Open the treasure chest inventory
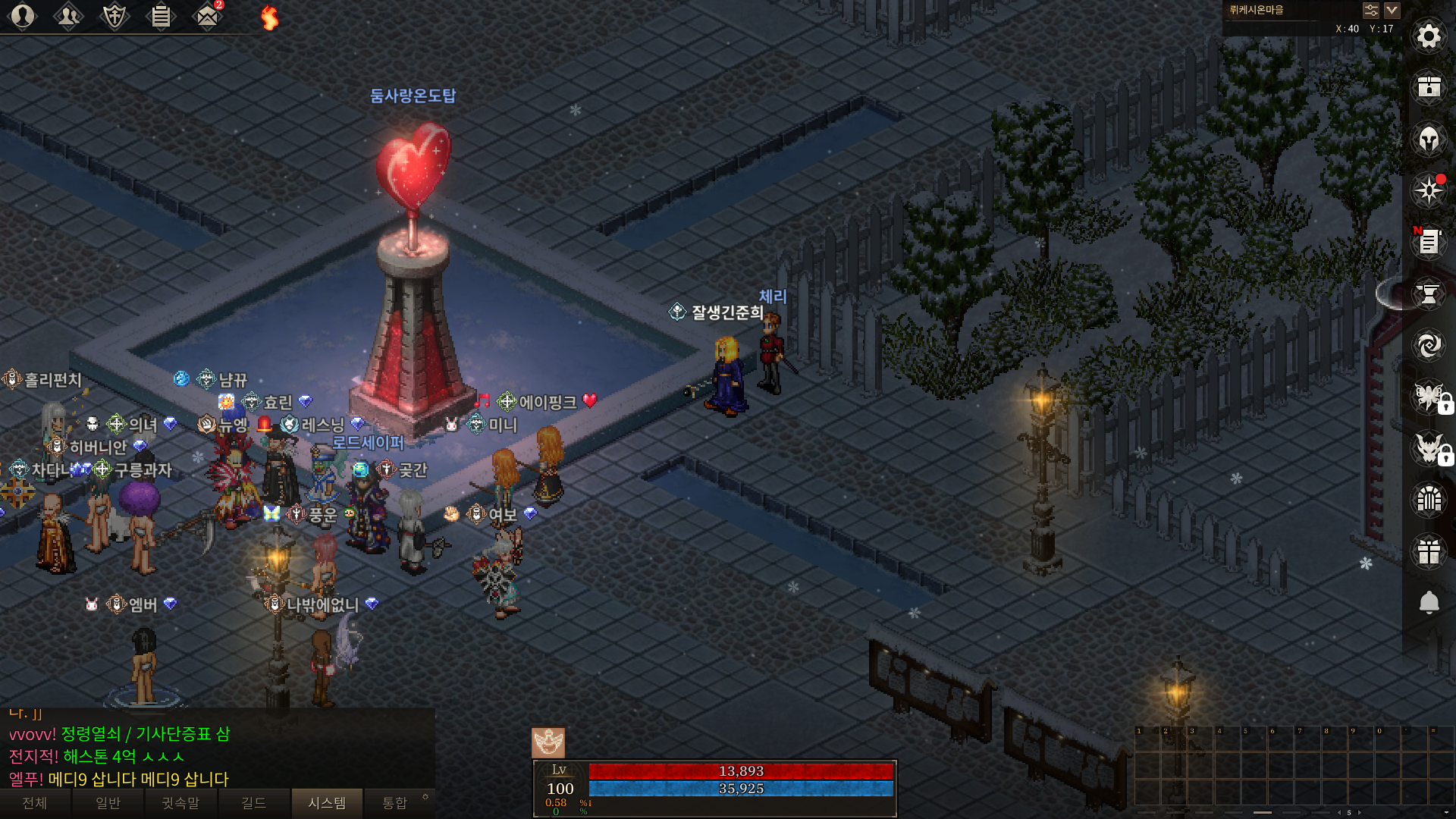The height and width of the screenshot is (819, 1456). 1429,87
